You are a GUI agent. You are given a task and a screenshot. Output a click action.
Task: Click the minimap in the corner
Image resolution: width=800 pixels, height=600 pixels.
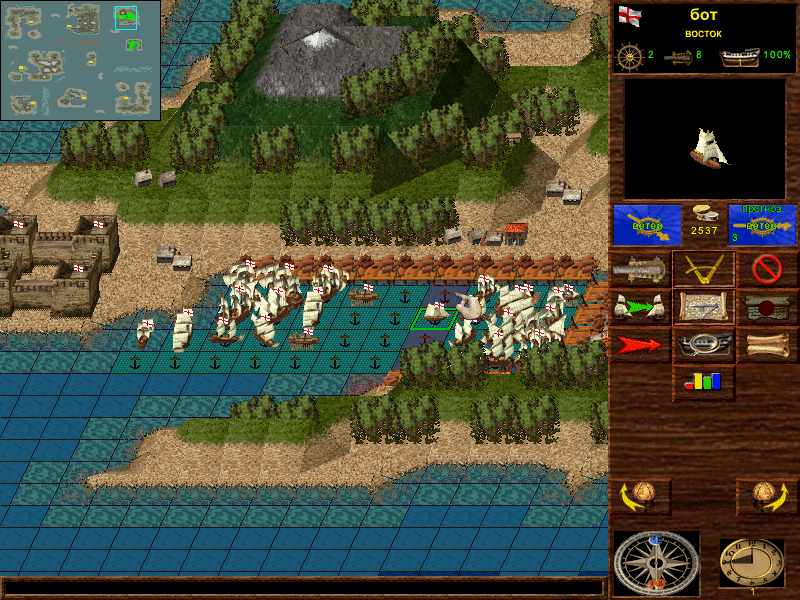pyautogui.click(x=80, y=60)
